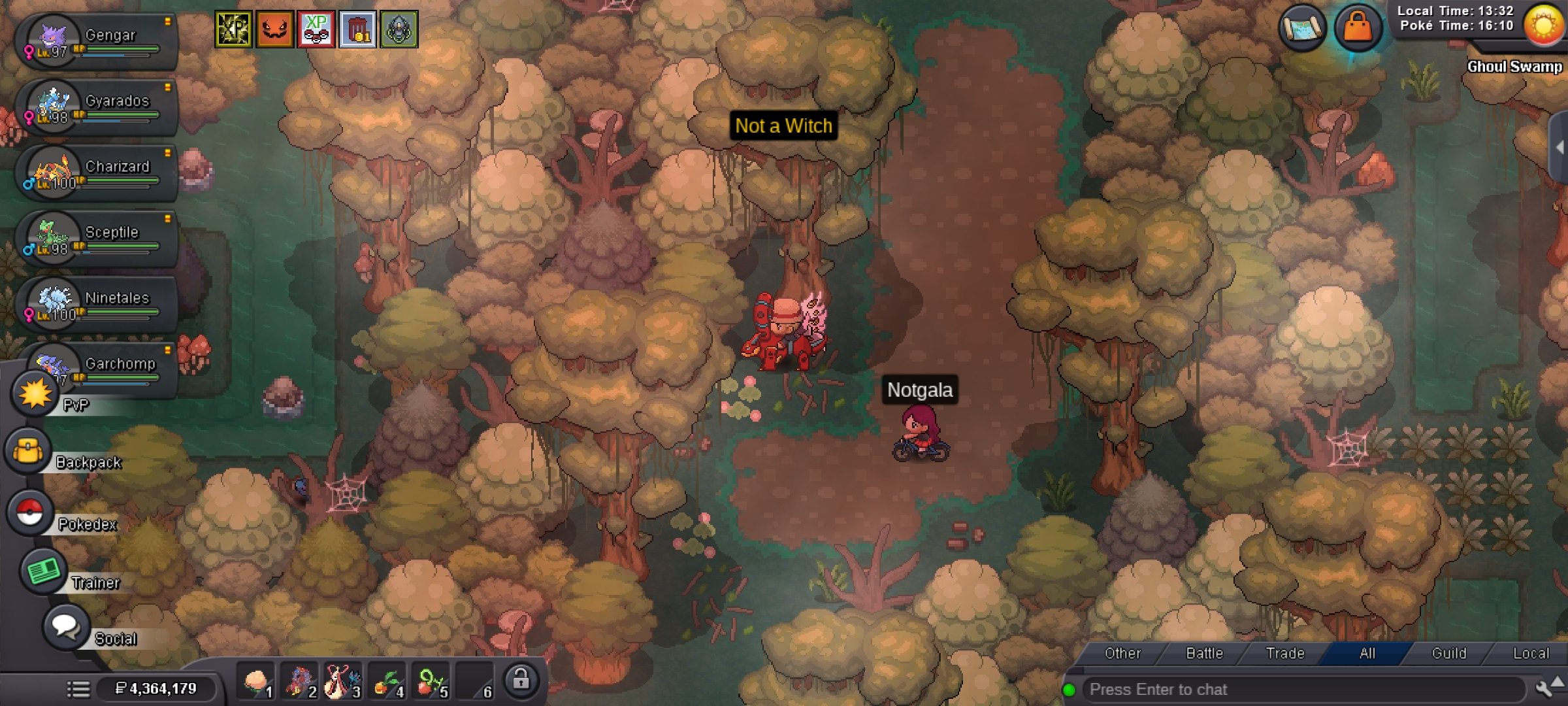Open the orange shopping bag shop
Viewport: 1568px width, 706px height.
pos(1358,28)
